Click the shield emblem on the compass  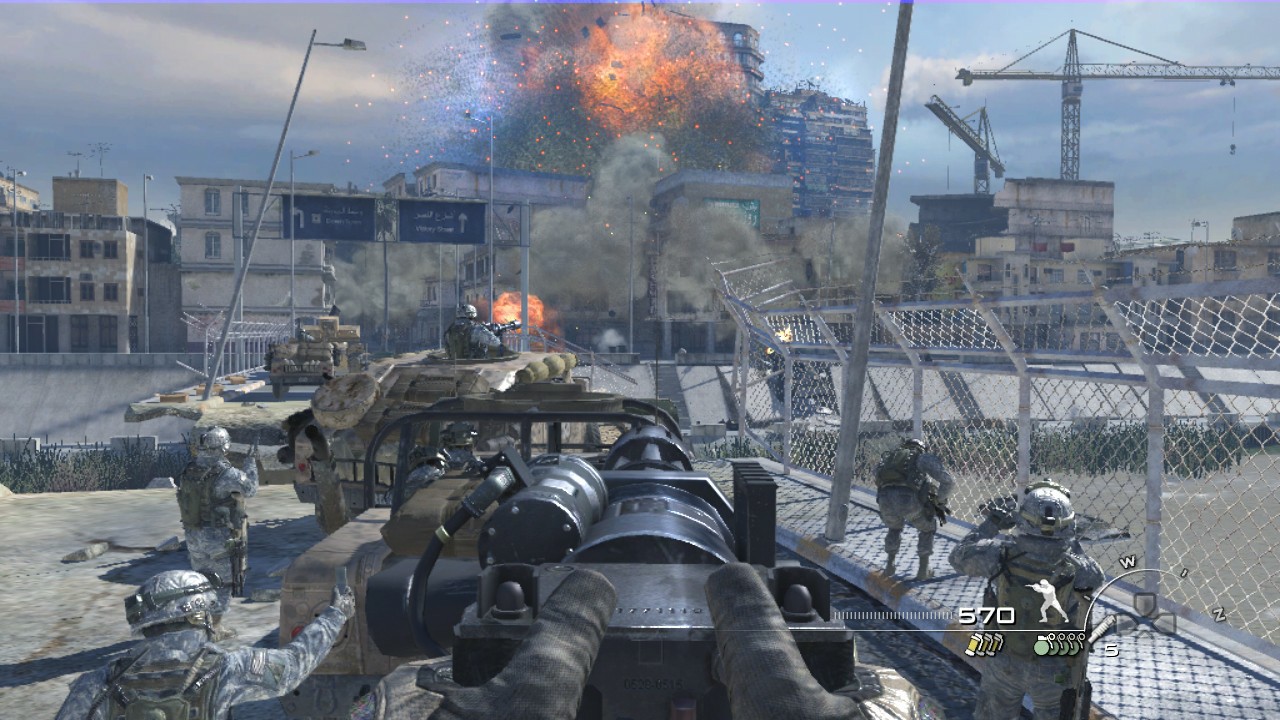[x=1145, y=604]
